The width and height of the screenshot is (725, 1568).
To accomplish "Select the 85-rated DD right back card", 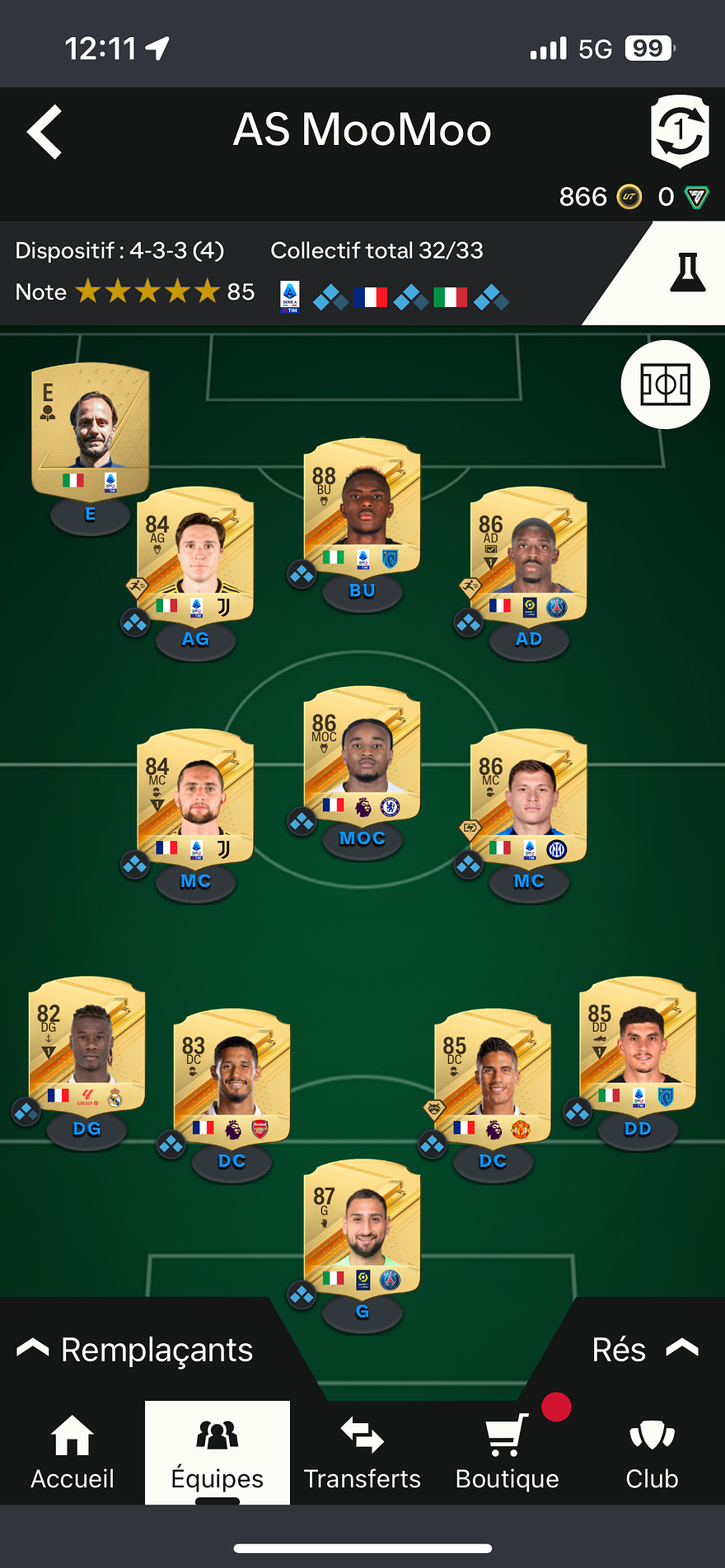I will tap(638, 1045).
